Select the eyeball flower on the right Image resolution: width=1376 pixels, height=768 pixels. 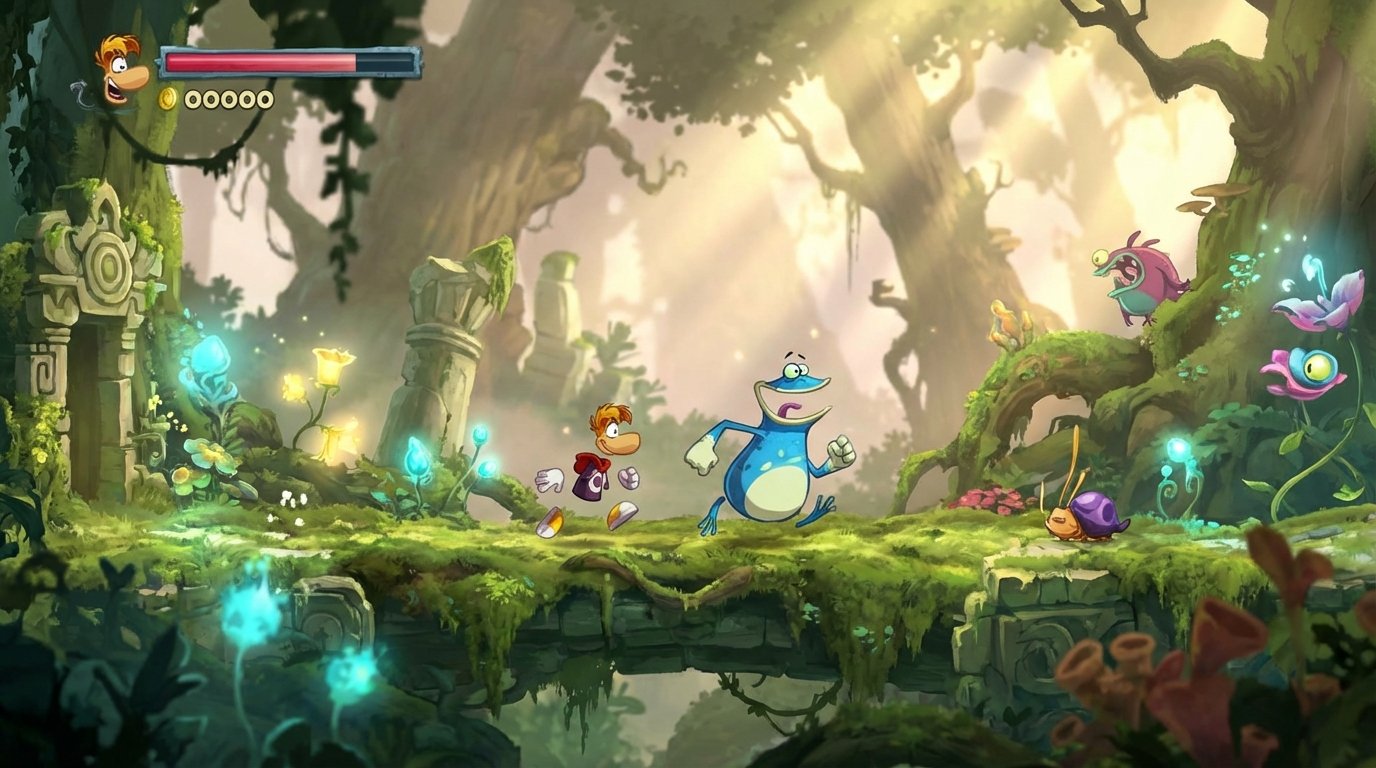coord(1312,367)
